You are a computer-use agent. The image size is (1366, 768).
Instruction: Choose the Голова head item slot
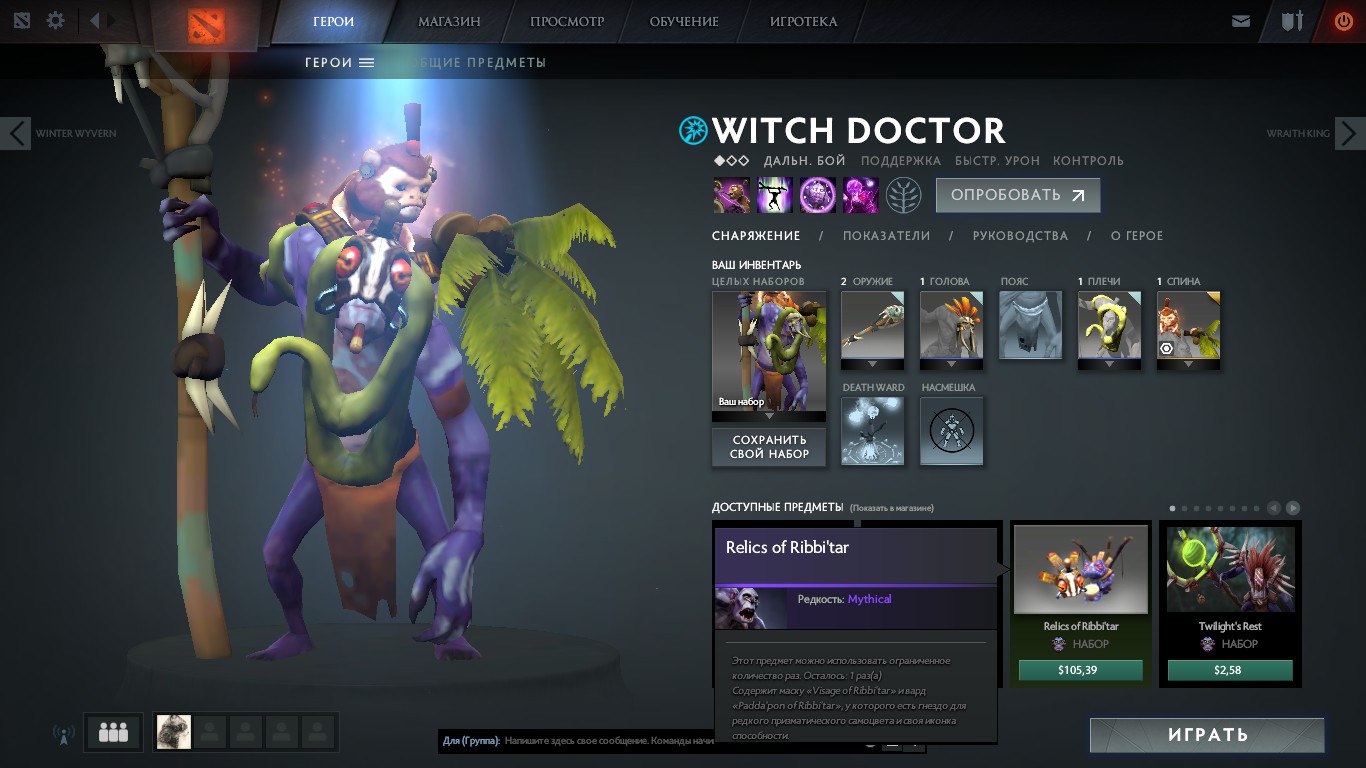[x=952, y=326]
